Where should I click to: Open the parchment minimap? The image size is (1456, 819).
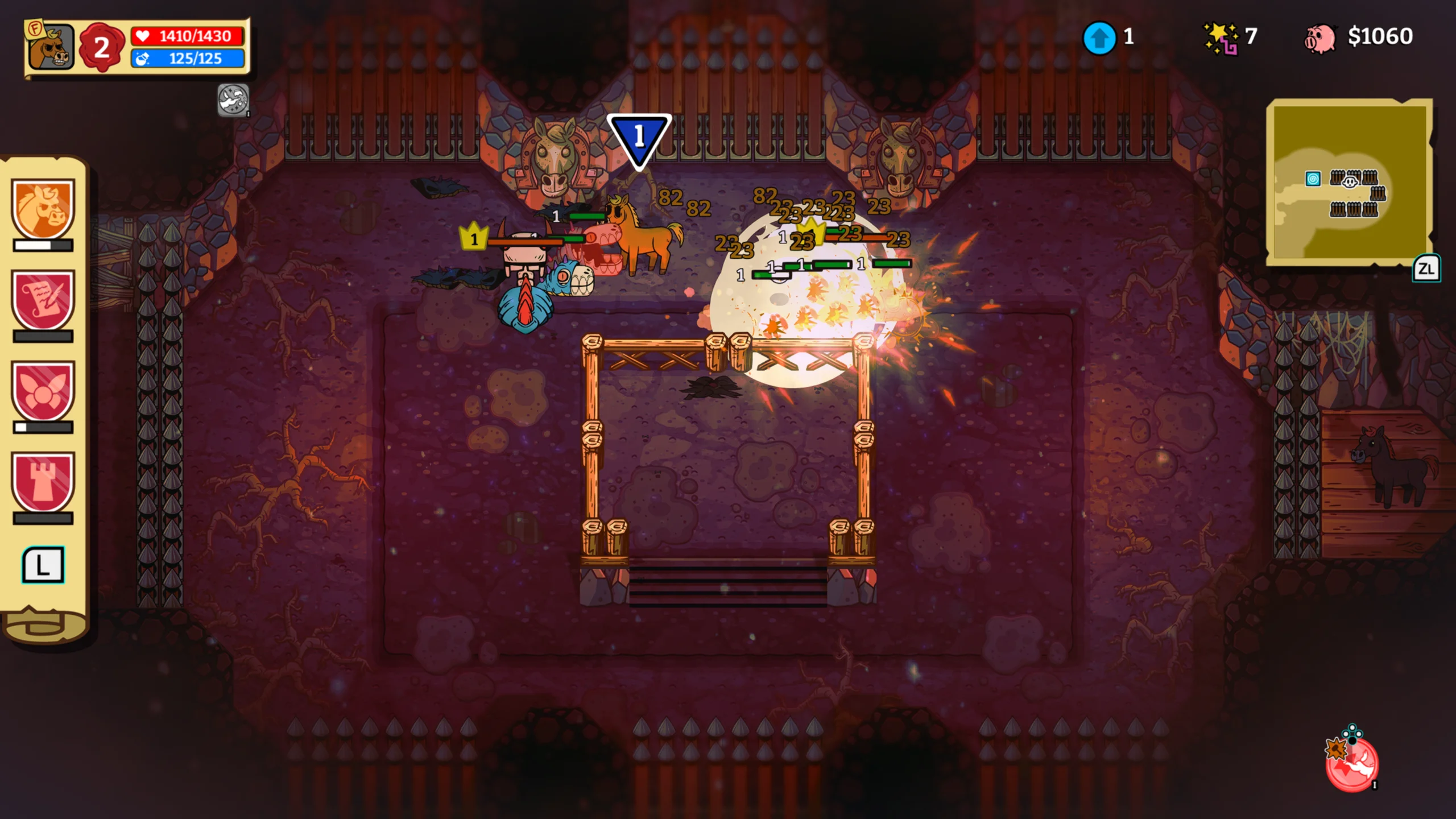(1349, 181)
